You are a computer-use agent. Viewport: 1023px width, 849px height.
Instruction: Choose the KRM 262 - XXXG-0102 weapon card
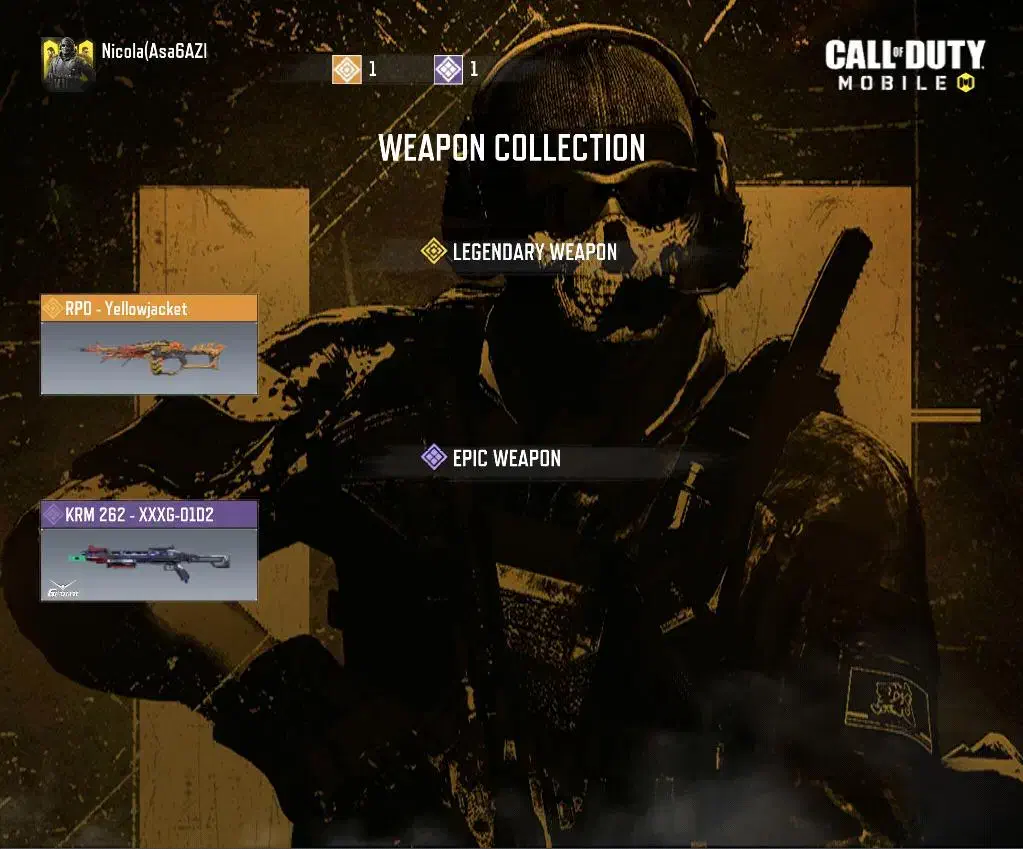pyautogui.click(x=149, y=551)
